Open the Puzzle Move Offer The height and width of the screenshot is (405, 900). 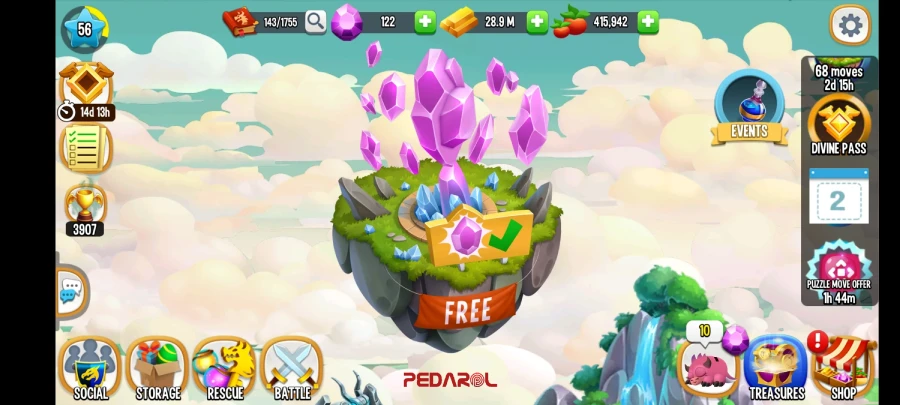tap(839, 269)
